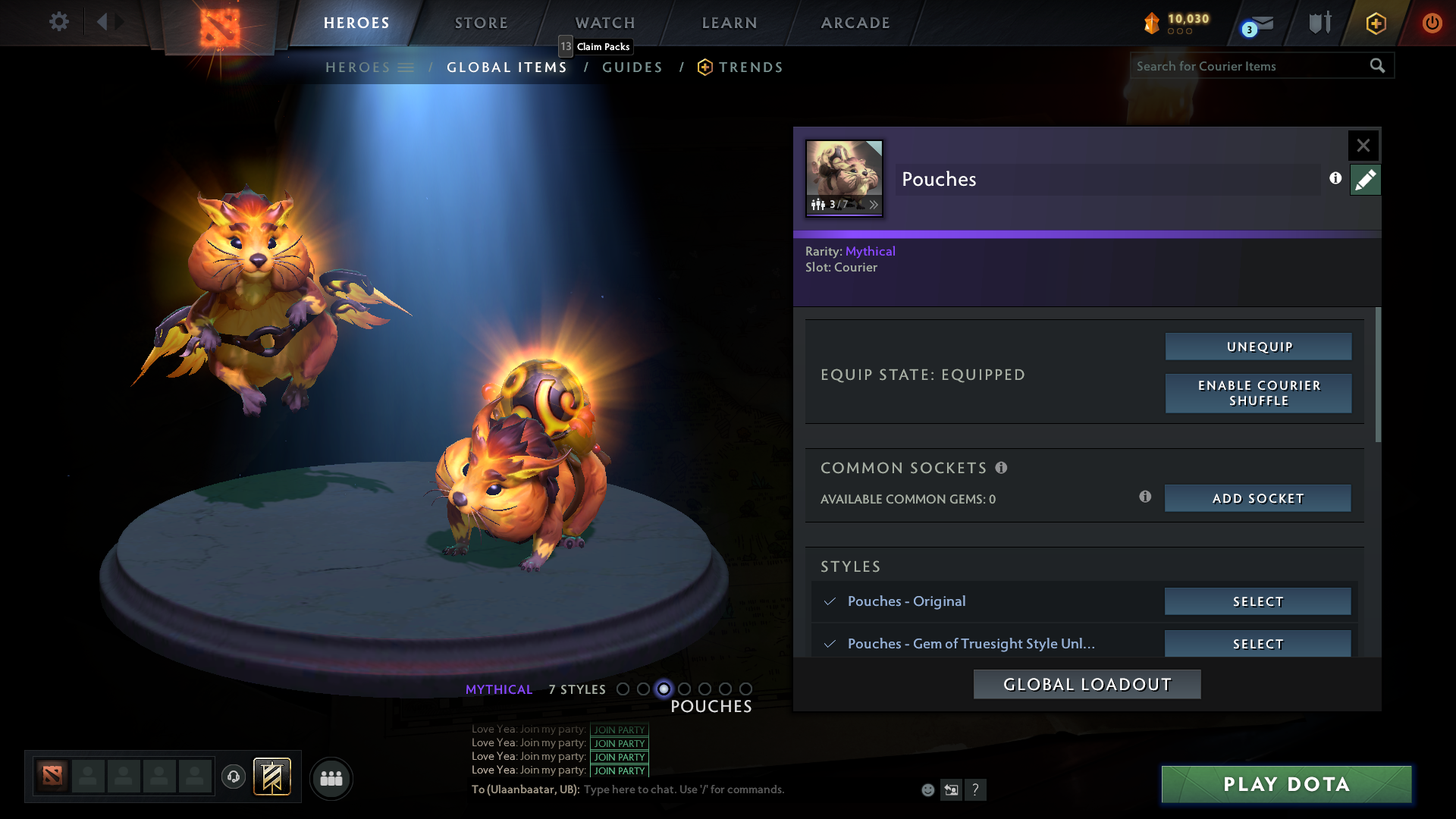Switch to the Arcade tab
This screenshot has height=819, width=1456.
pyautogui.click(x=855, y=23)
